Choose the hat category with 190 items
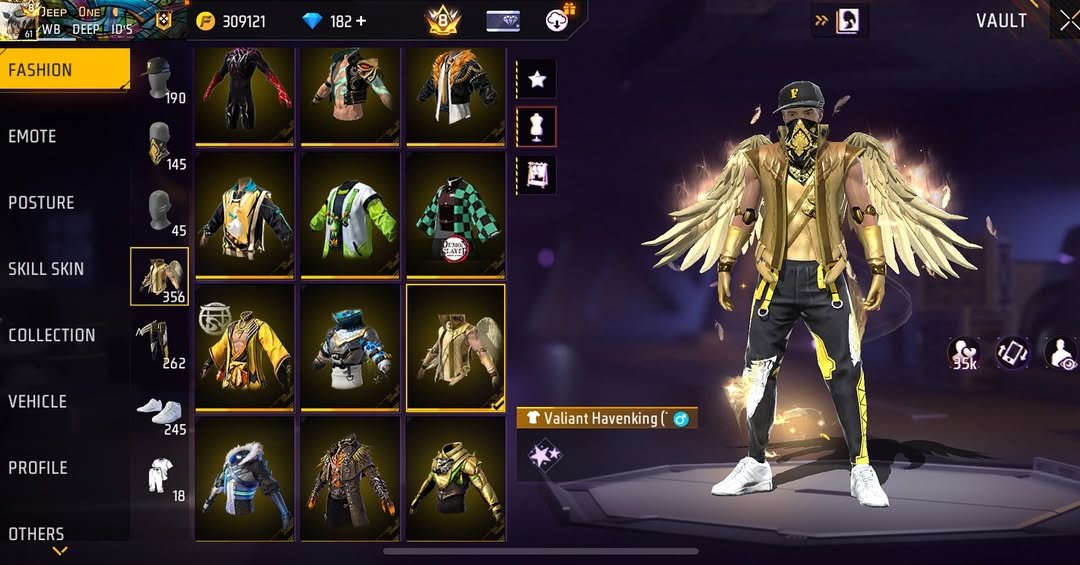The width and height of the screenshot is (1080, 565). pos(159,80)
